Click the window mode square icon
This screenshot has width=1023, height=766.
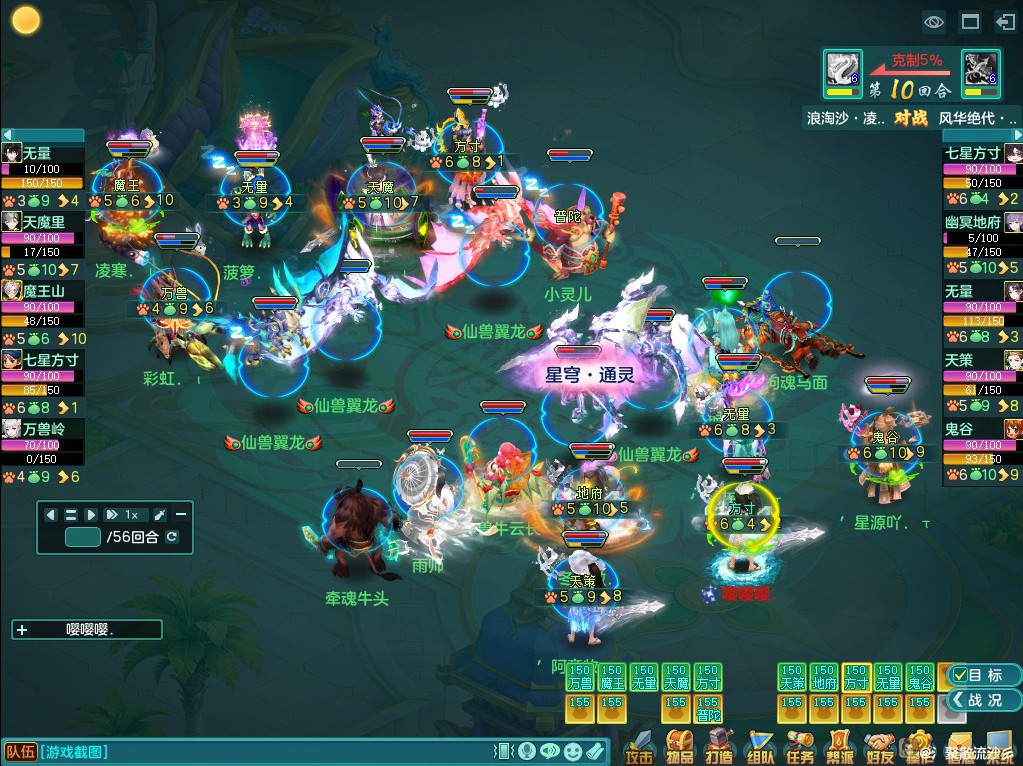[969, 21]
